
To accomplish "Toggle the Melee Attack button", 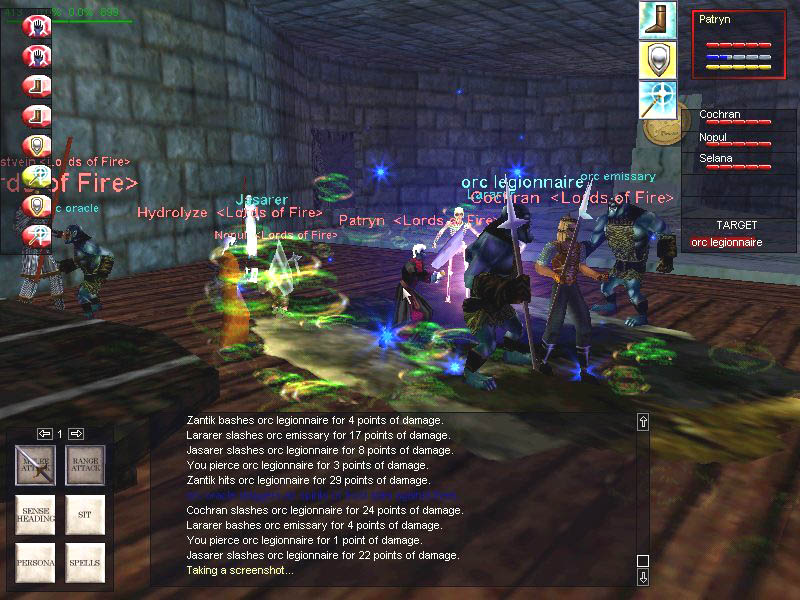I will [x=40, y=465].
